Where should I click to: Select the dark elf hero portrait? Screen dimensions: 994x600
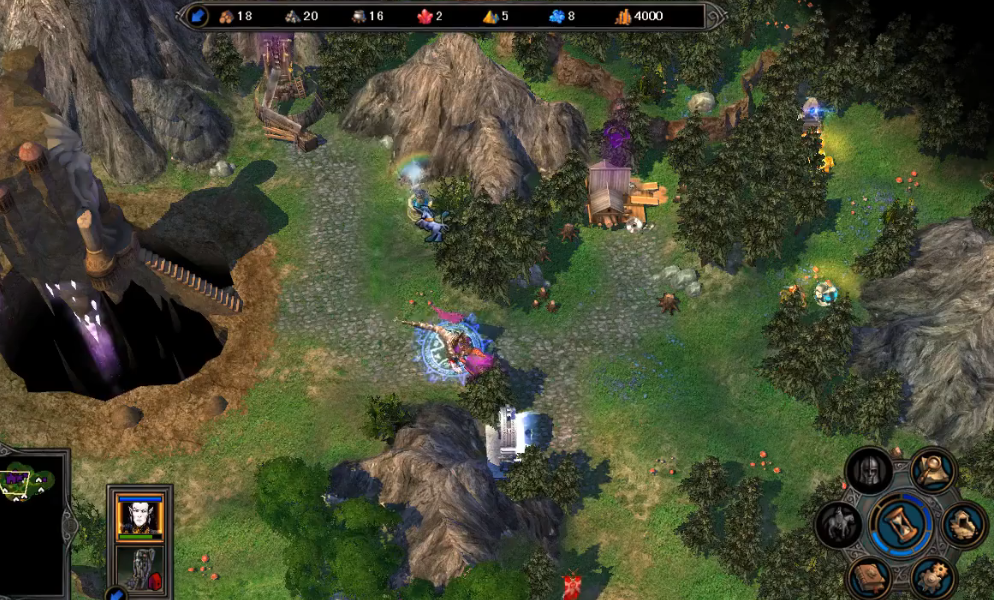(139, 515)
